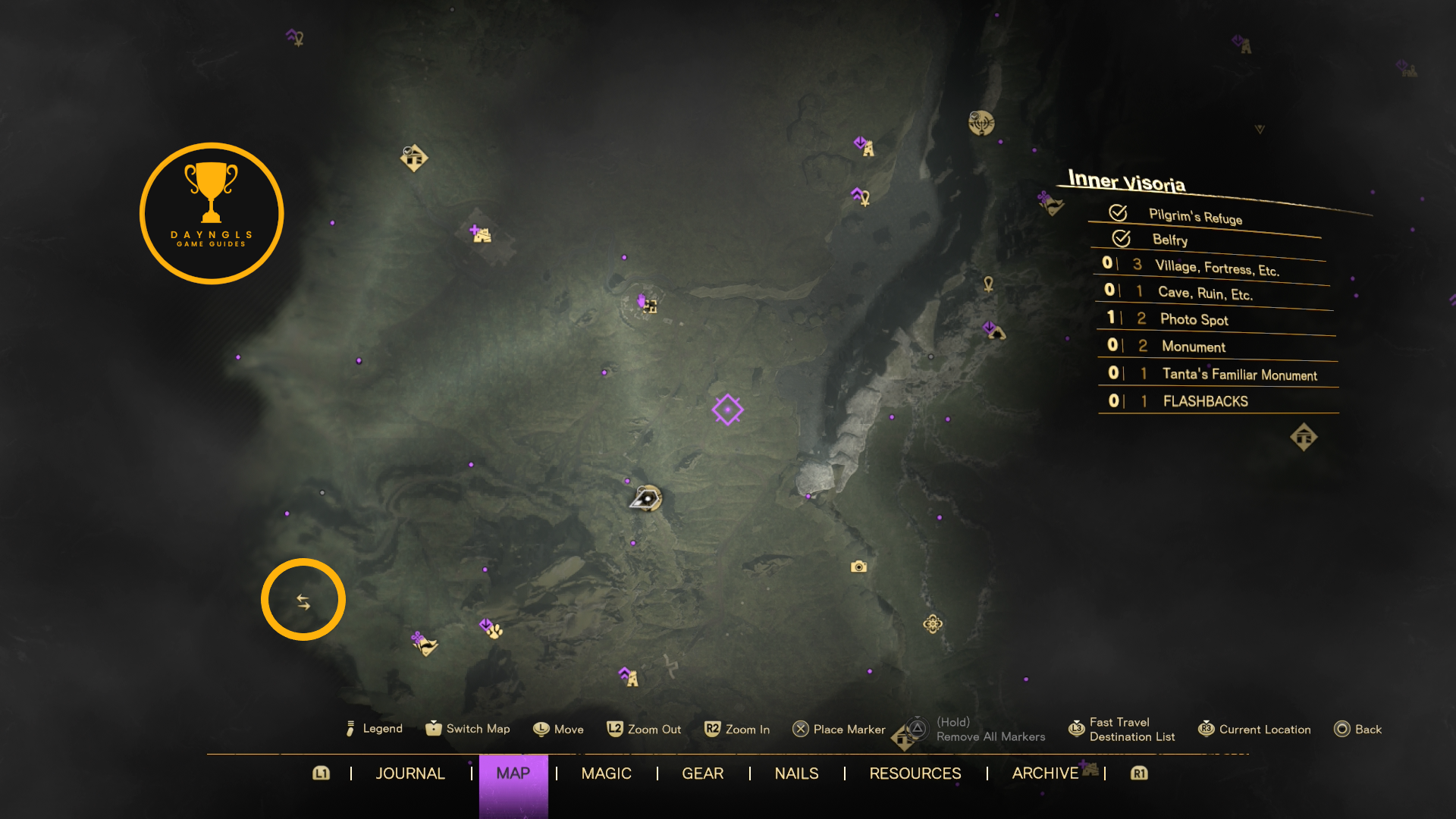The image size is (1456, 819).
Task: Choose the Village, Fortress, Etc. row
Action: click(x=1216, y=268)
